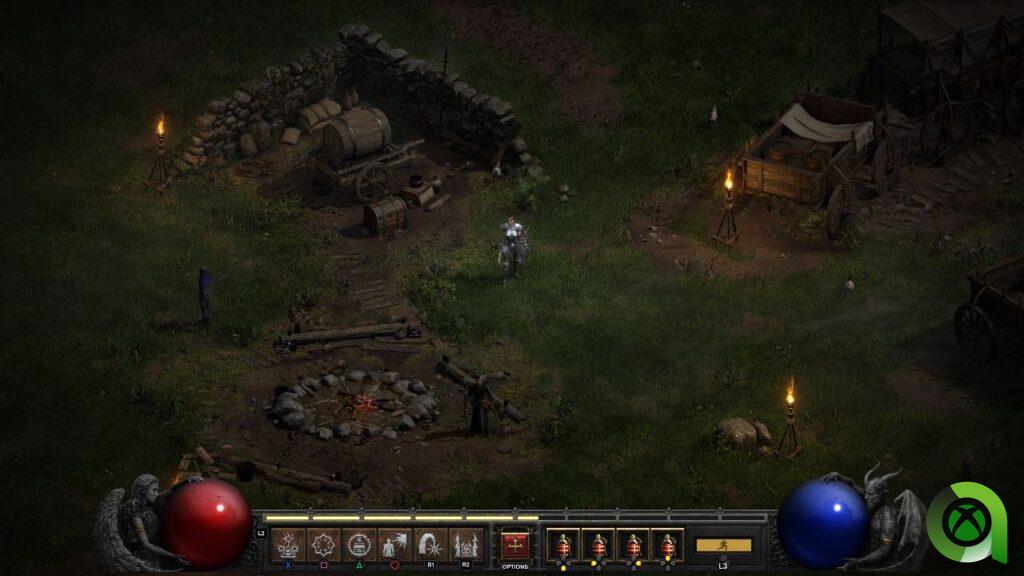The image size is (1024, 576).
Task: Choose the curved arc with star skill
Action: coord(431,545)
